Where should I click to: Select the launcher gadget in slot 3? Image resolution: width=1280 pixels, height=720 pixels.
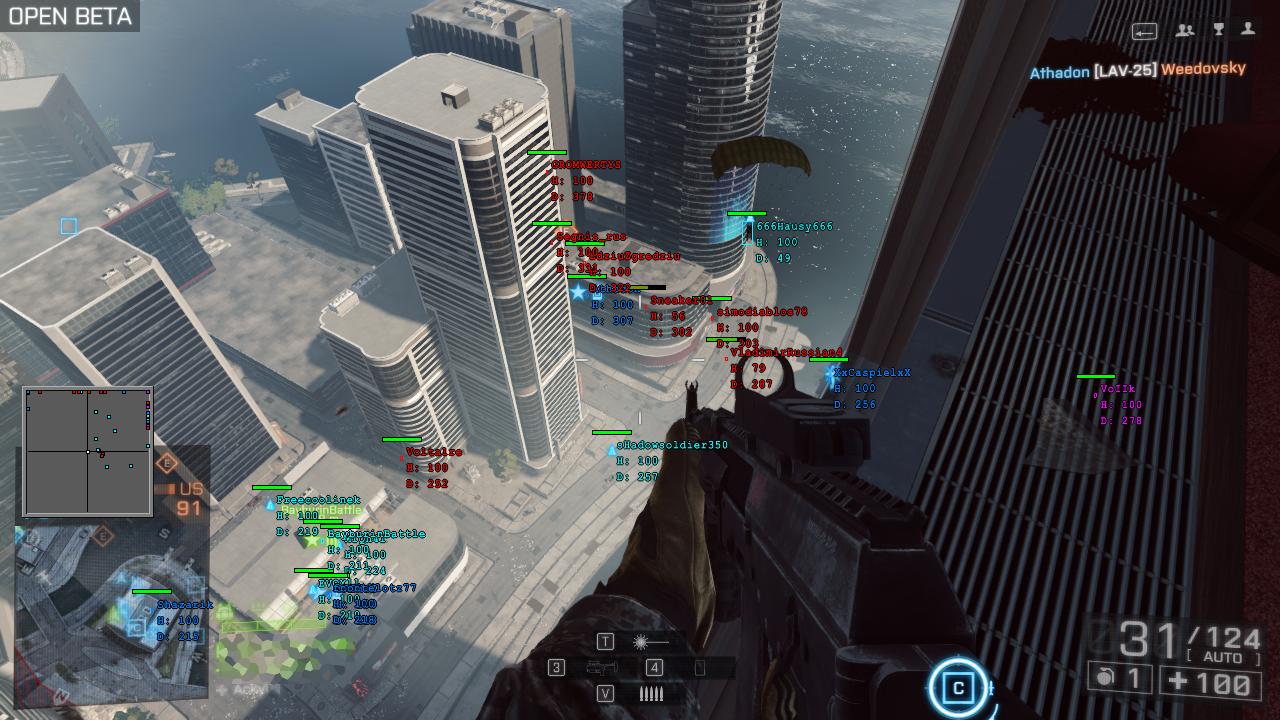[x=601, y=667]
